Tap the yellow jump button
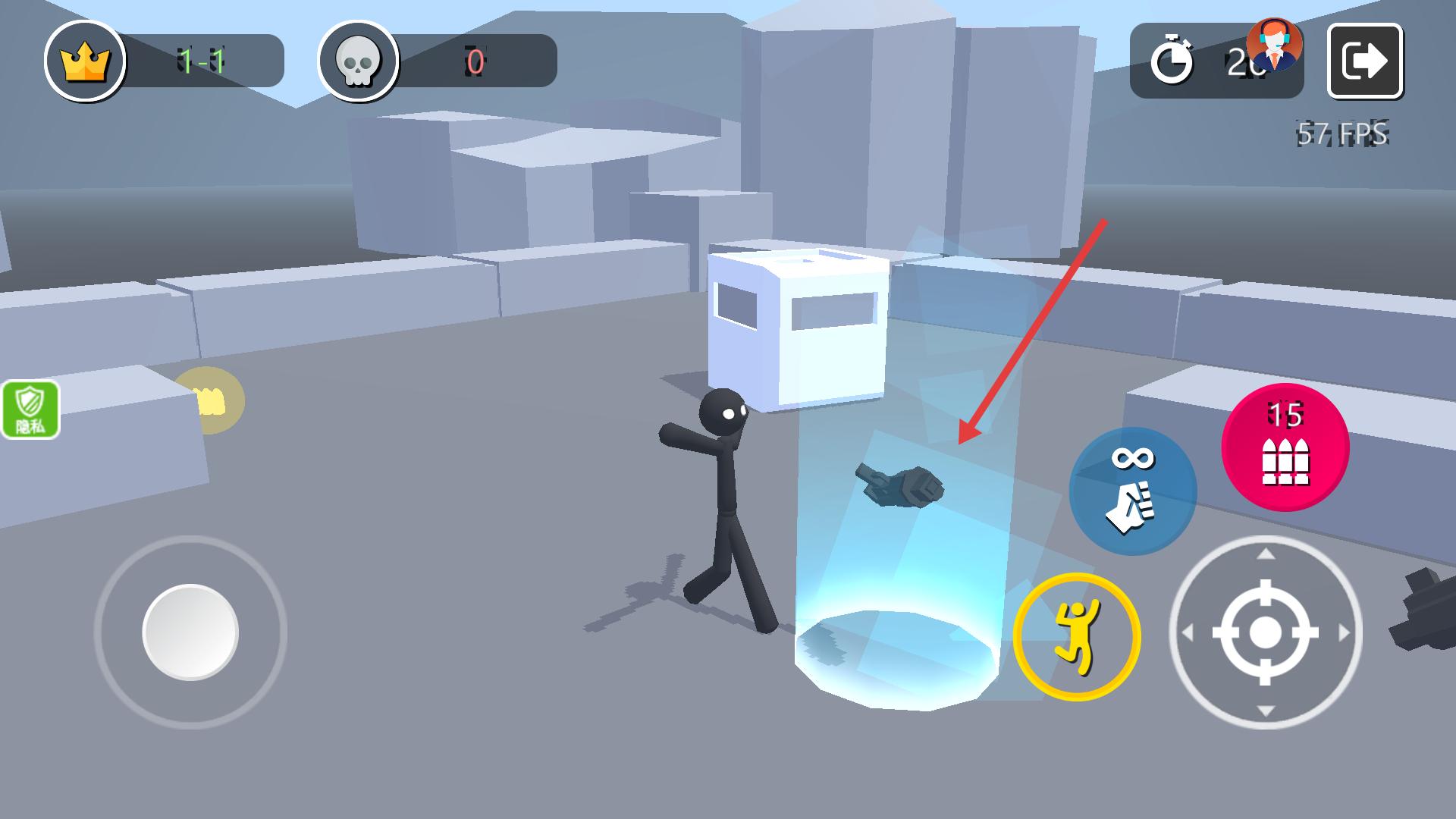This screenshot has height=819, width=1456. pyautogui.click(x=1076, y=636)
